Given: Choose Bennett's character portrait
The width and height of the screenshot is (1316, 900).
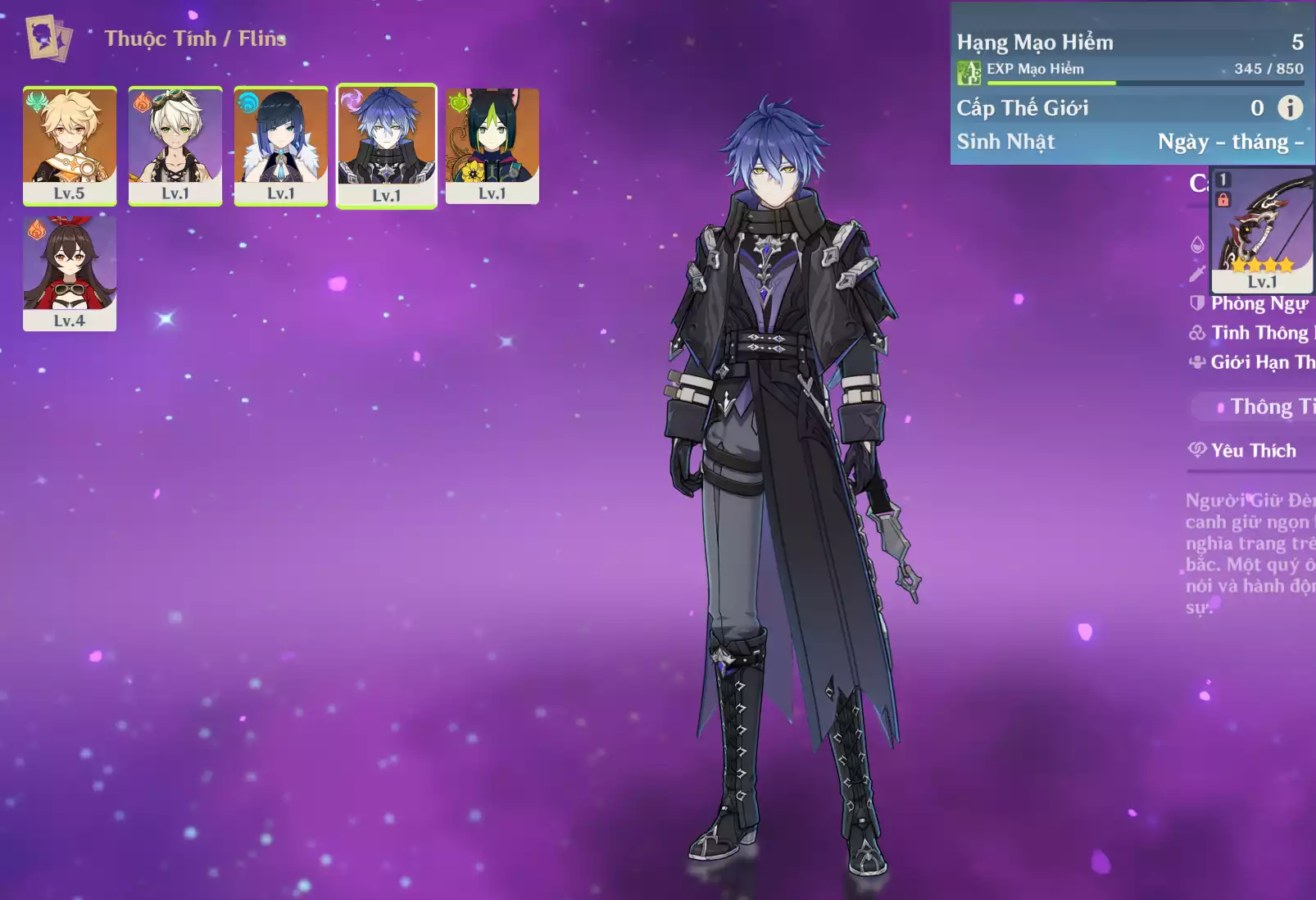Looking at the screenshot, I should tap(175, 145).
